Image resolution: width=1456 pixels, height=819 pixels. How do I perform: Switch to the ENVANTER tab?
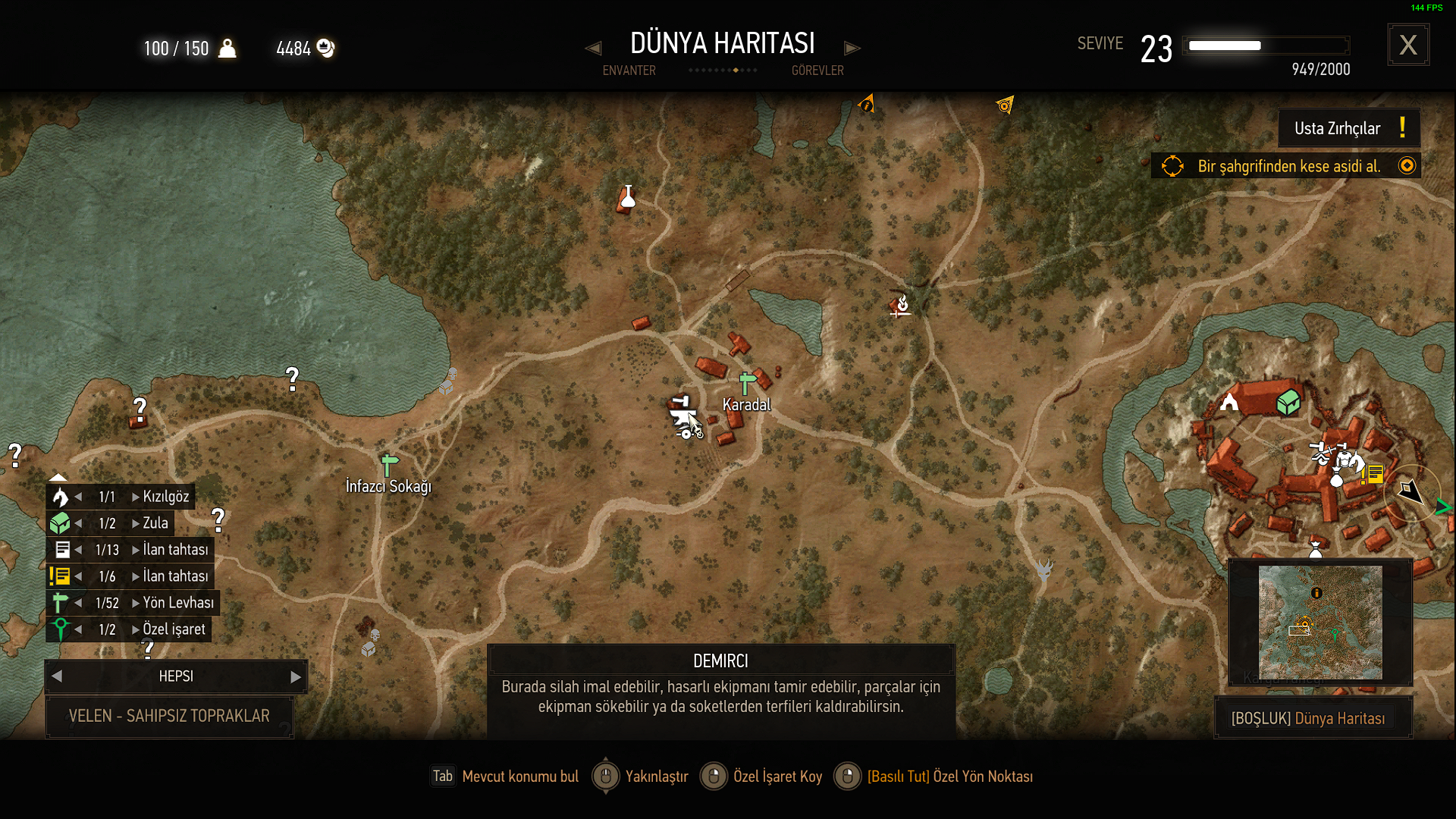pyautogui.click(x=629, y=71)
